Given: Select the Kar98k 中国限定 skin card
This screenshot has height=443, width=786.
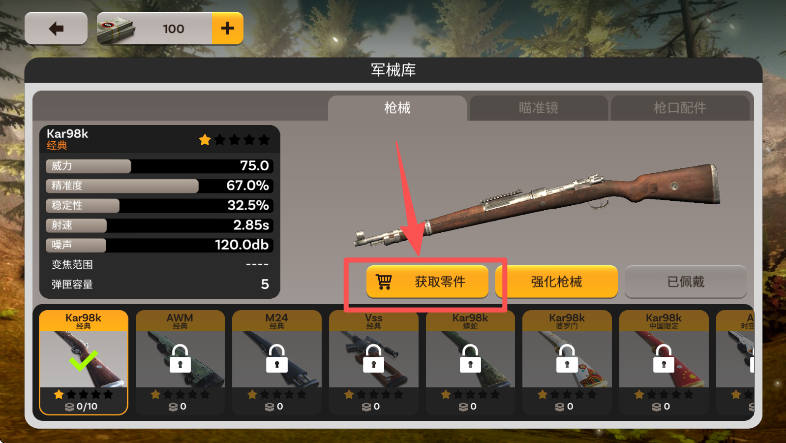Looking at the screenshot, I should click(x=663, y=361).
